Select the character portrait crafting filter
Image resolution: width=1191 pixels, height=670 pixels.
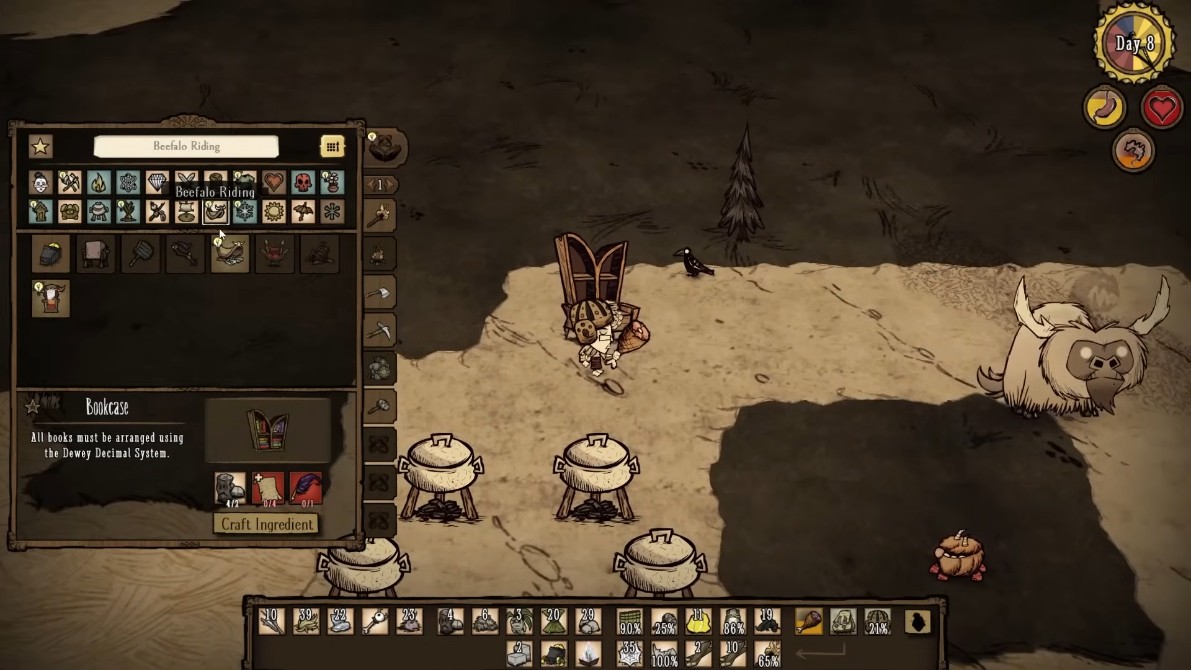(x=40, y=182)
